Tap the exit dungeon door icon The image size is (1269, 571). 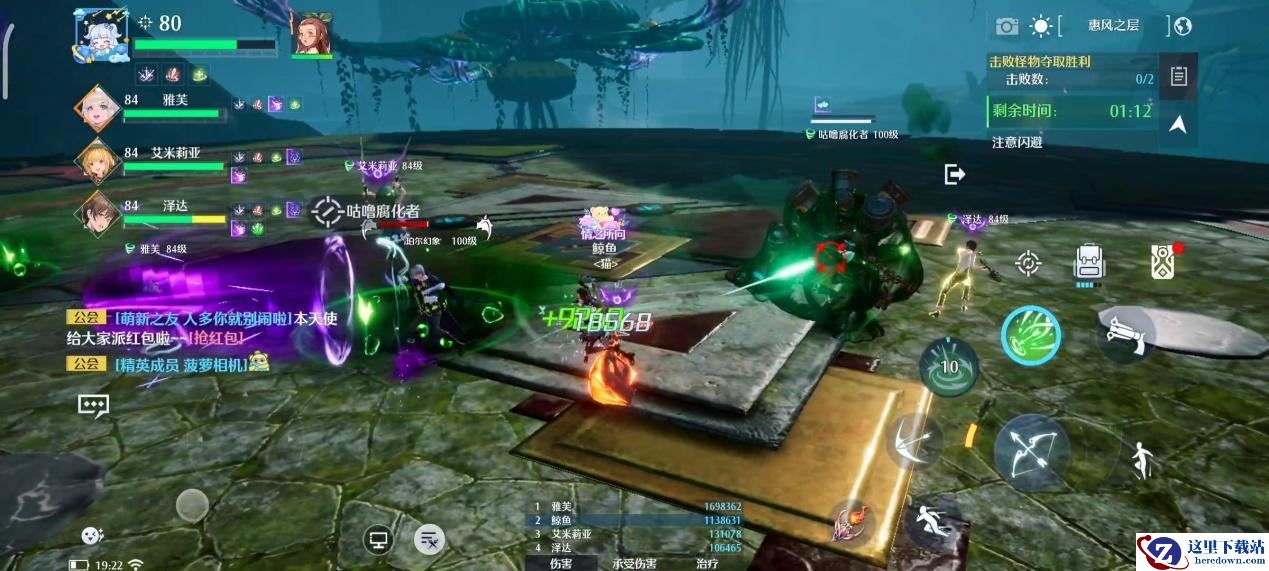click(954, 175)
